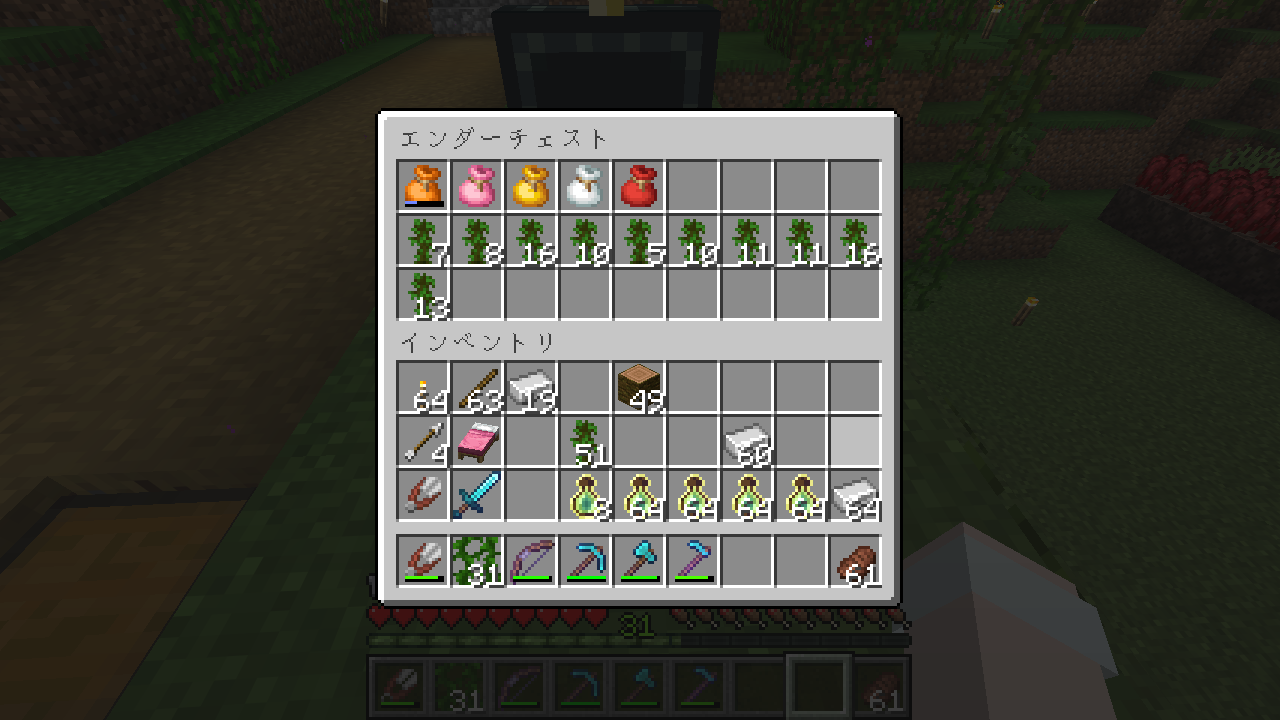Pick up the stack of 4 arrows
This screenshot has width=1280, height=720.
pyautogui.click(x=423, y=441)
